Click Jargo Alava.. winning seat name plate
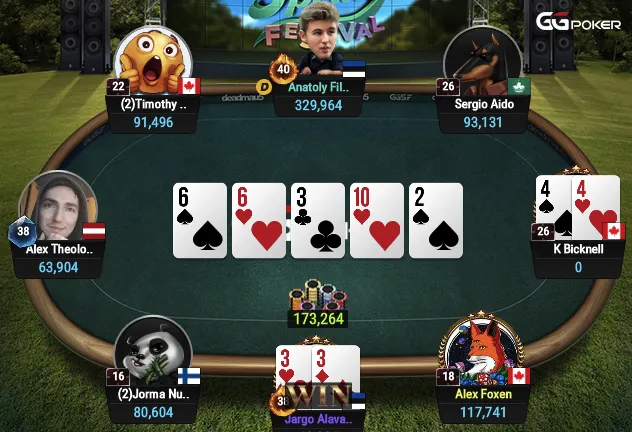This screenshot has width=632, height=432. coord(318,420)
